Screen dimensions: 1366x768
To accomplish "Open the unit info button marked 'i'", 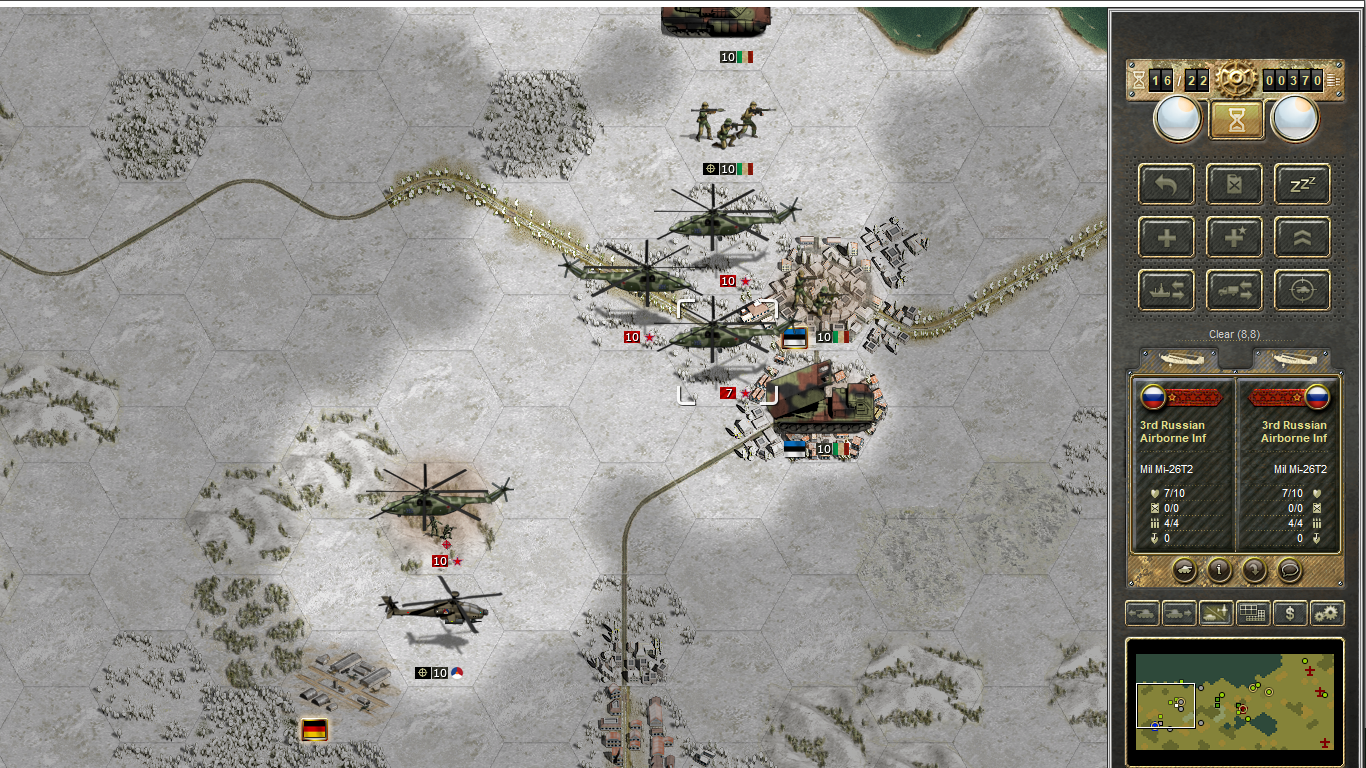I will click(x=1219, y=570).
